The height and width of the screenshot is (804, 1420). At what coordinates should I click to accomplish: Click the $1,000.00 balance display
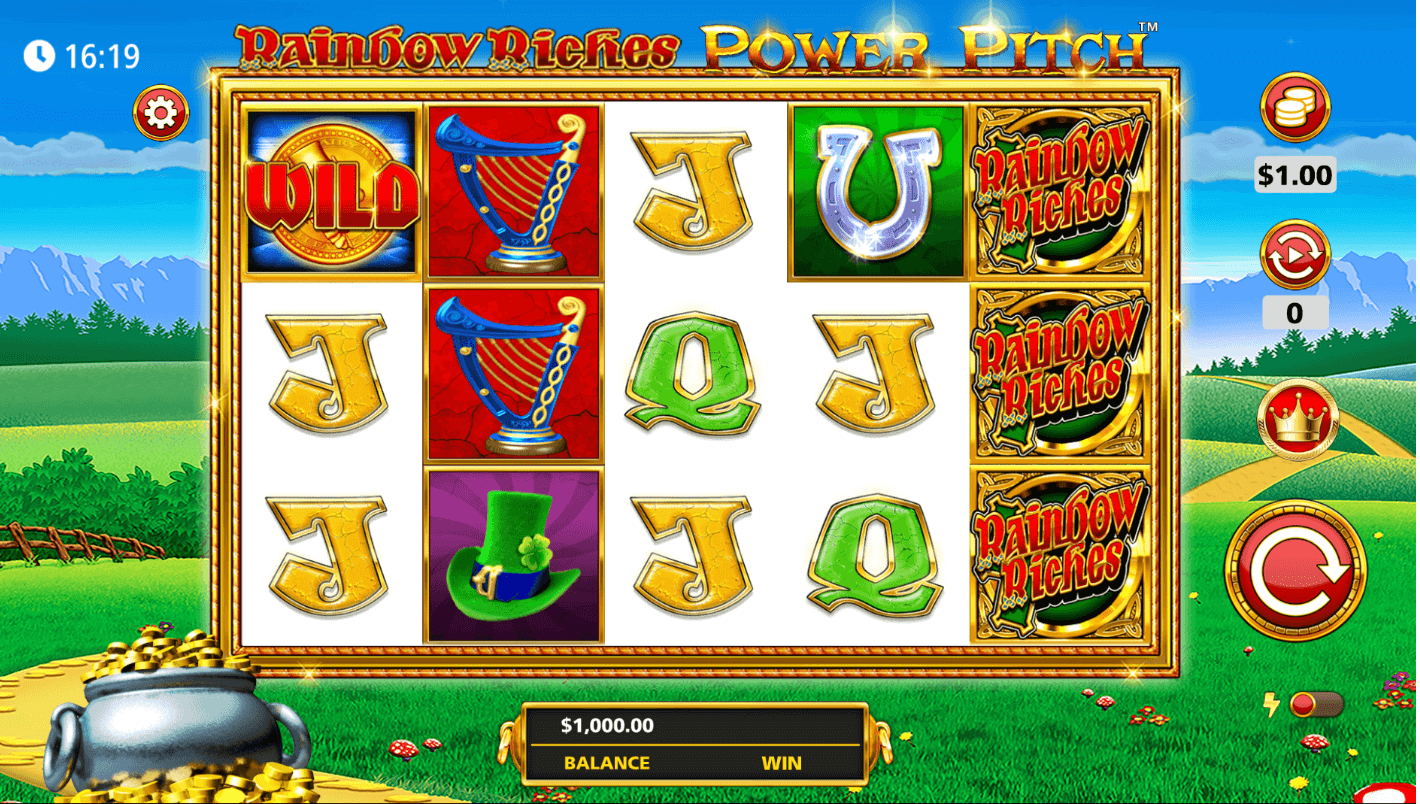point(605,726)
